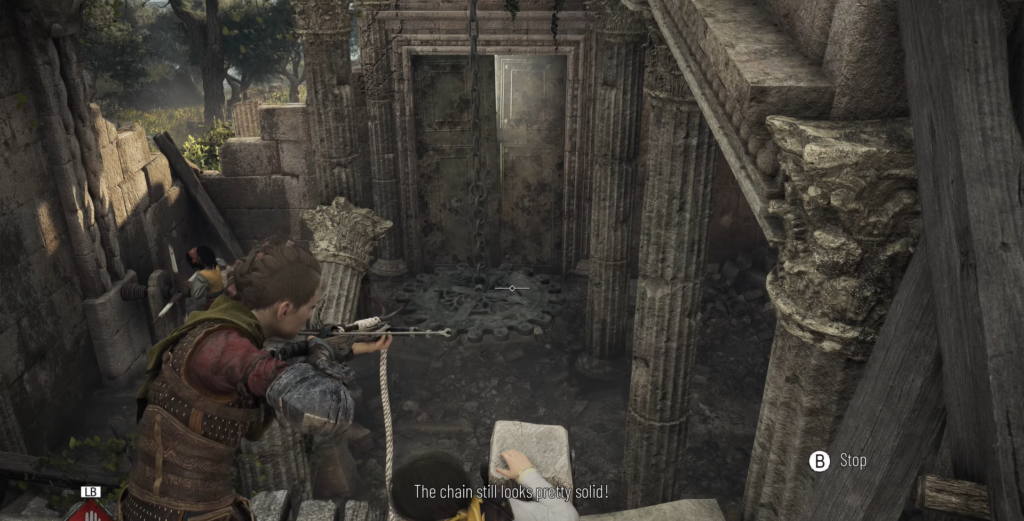Select the red hand companion command icon
This screenshot has height=521, width=1024.
click(90, 511)
